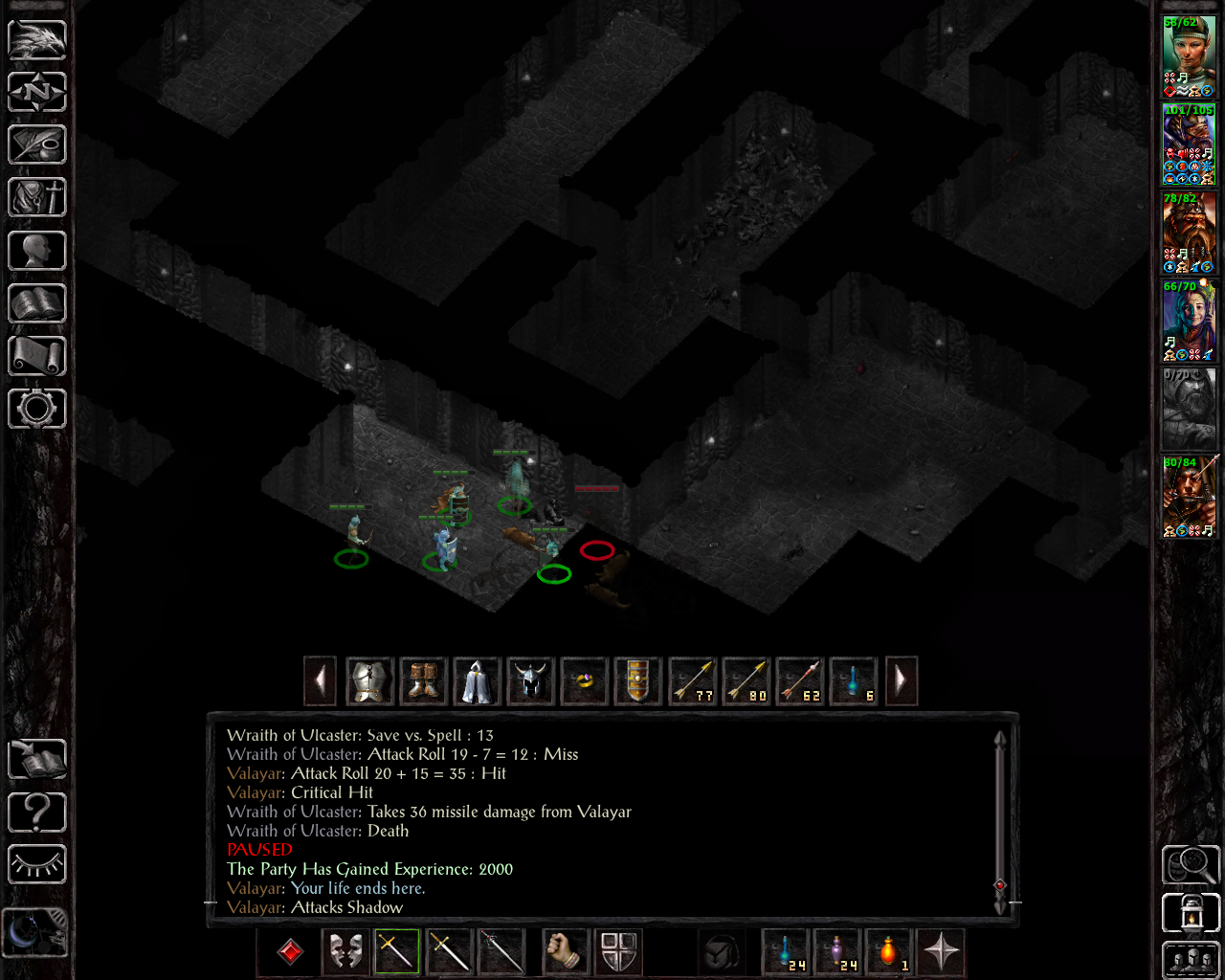Open the mage spellbook button
This screenshot has width=1225, height=980.
tap(37, 303)
